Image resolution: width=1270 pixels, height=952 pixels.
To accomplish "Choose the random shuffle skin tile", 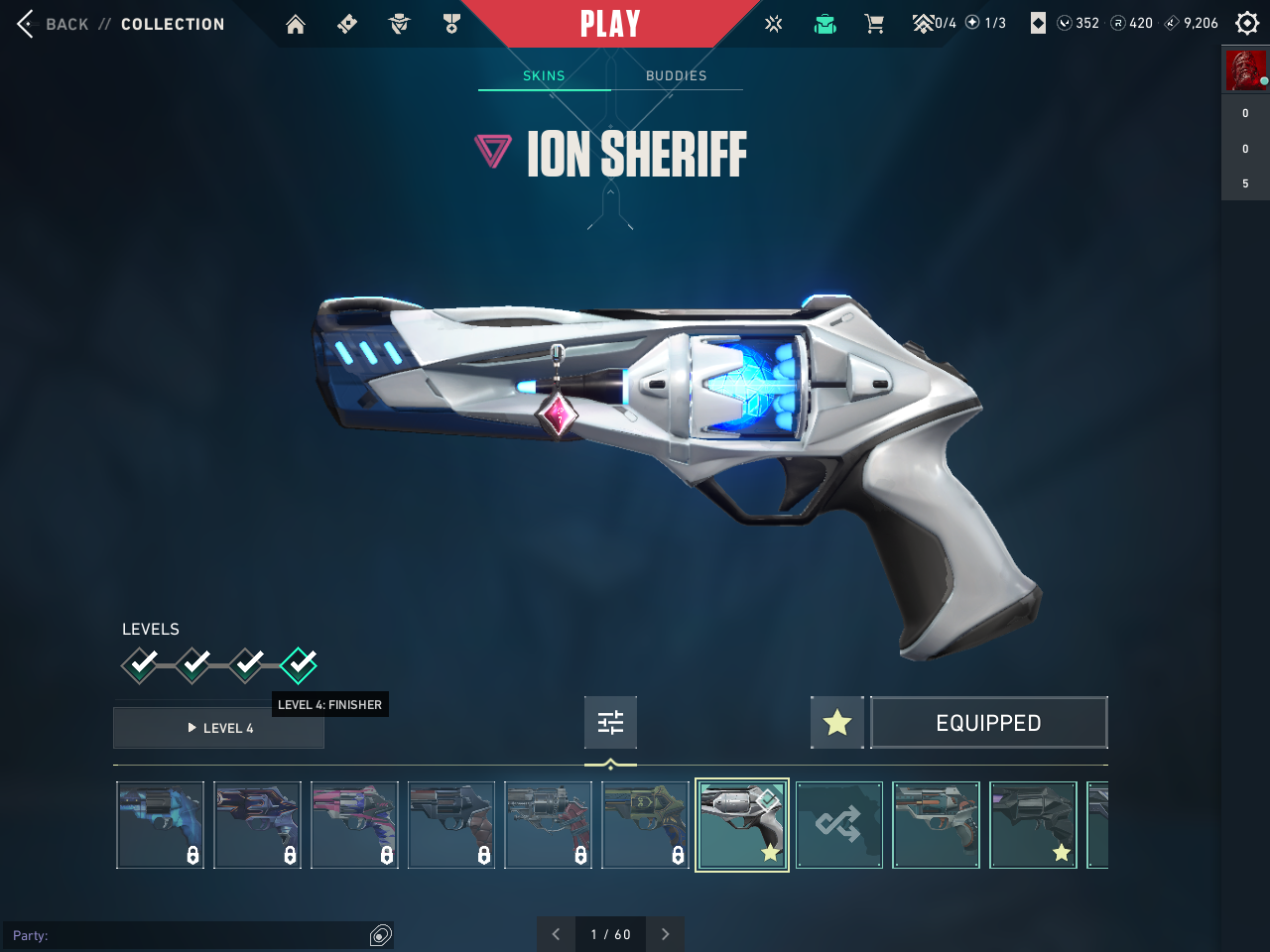I will coord(839,825).
